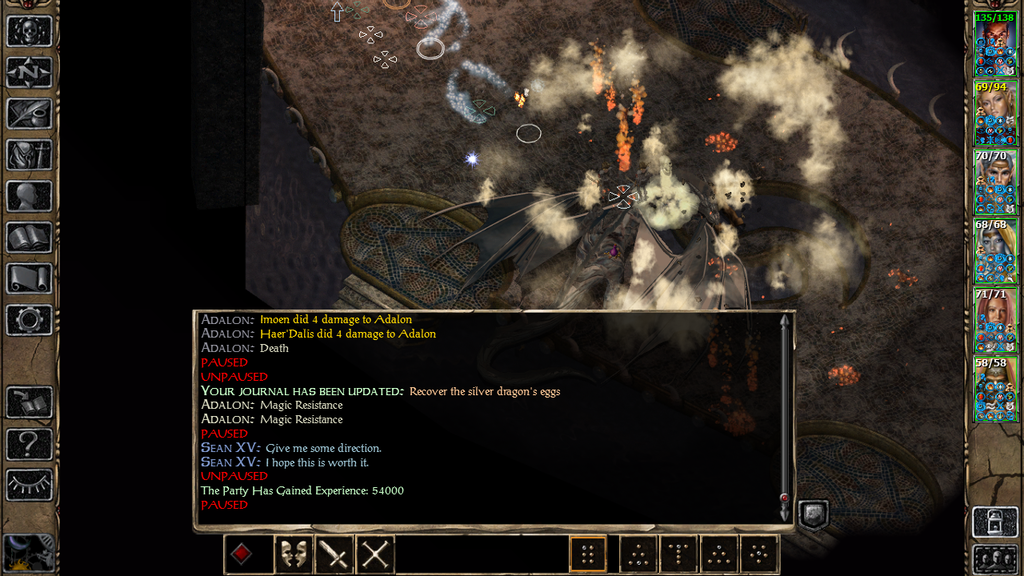Image resolution: width=1024 pixels, height=576 pixels.
Task: Click the dialog log scrollbar
Action: click(785, 415)
